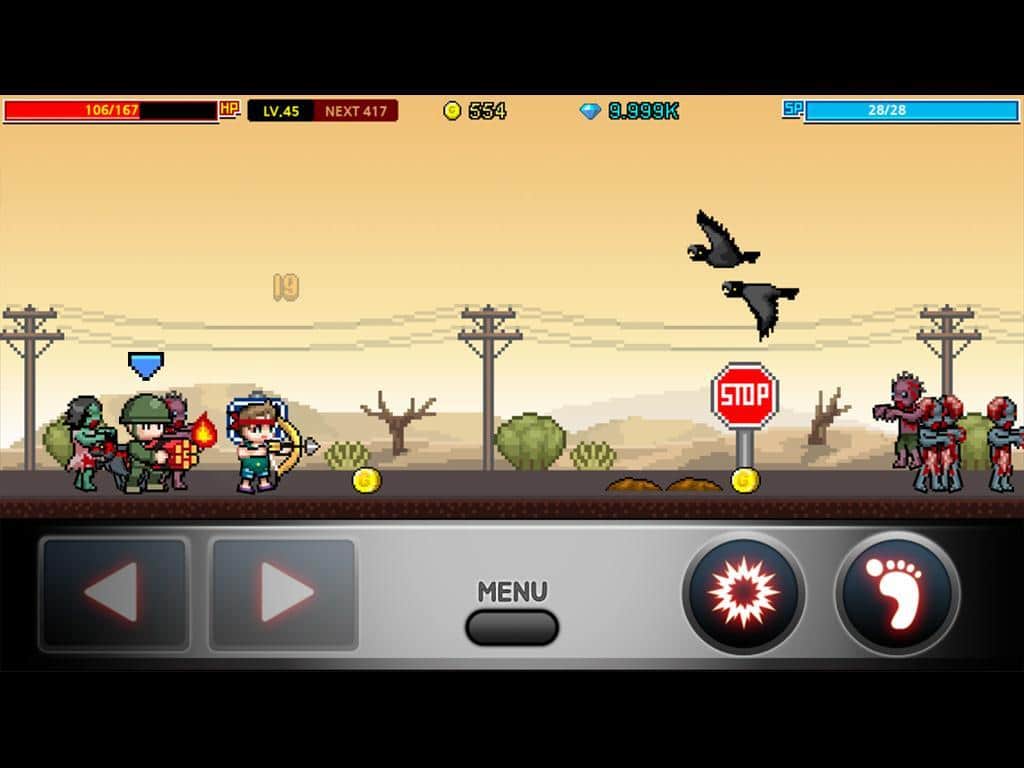Open the MENU button

512,626
